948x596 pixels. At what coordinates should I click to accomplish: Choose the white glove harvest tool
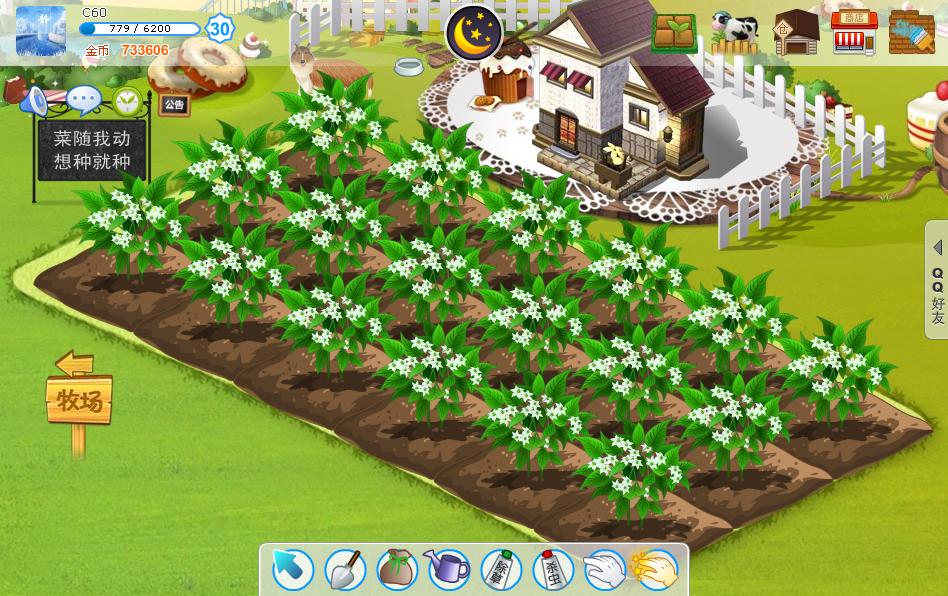click(x=605, y=570)
